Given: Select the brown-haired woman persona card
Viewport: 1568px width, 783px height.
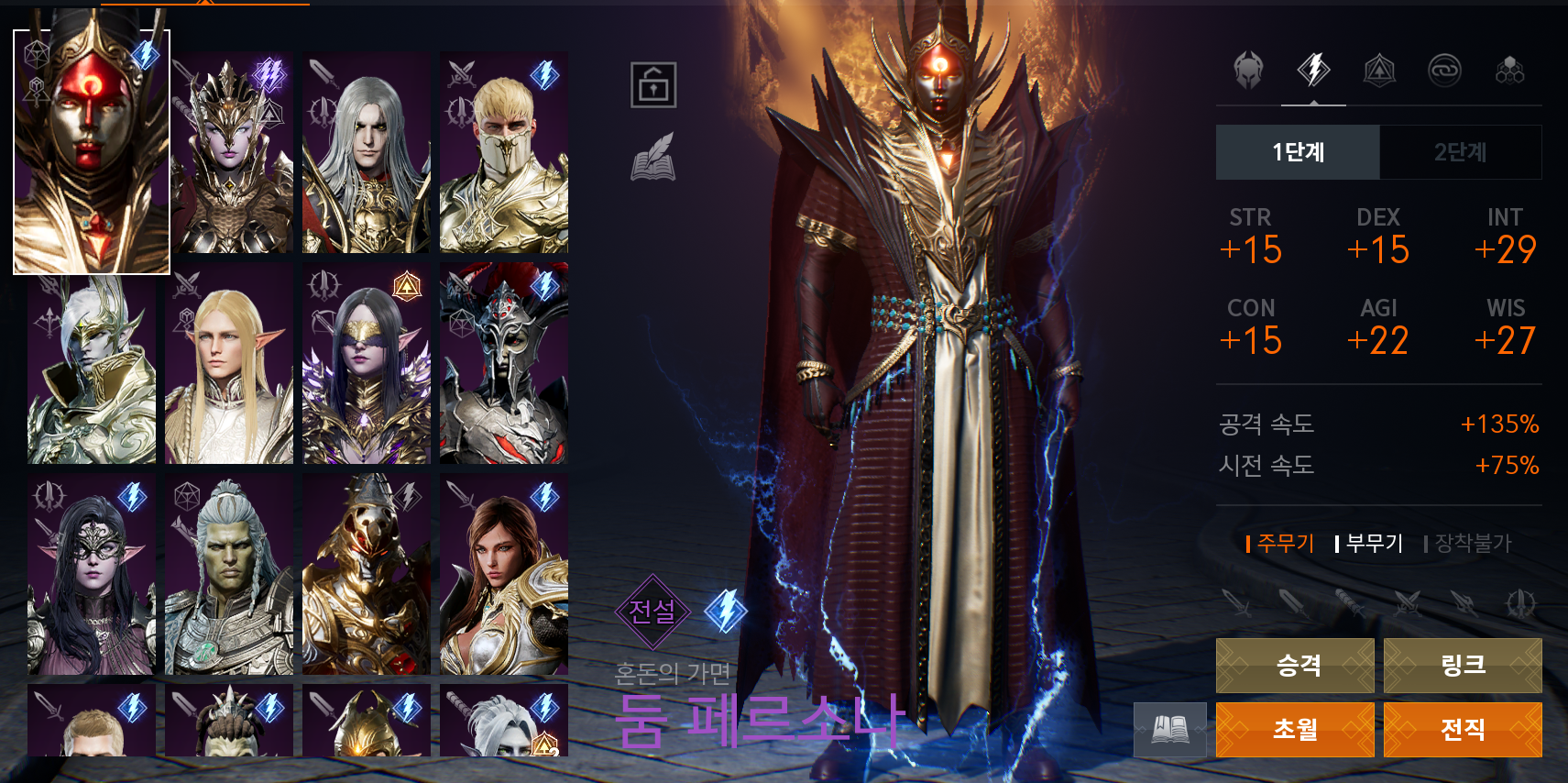Looking at the screenshot, I should [x=504, y=575].
